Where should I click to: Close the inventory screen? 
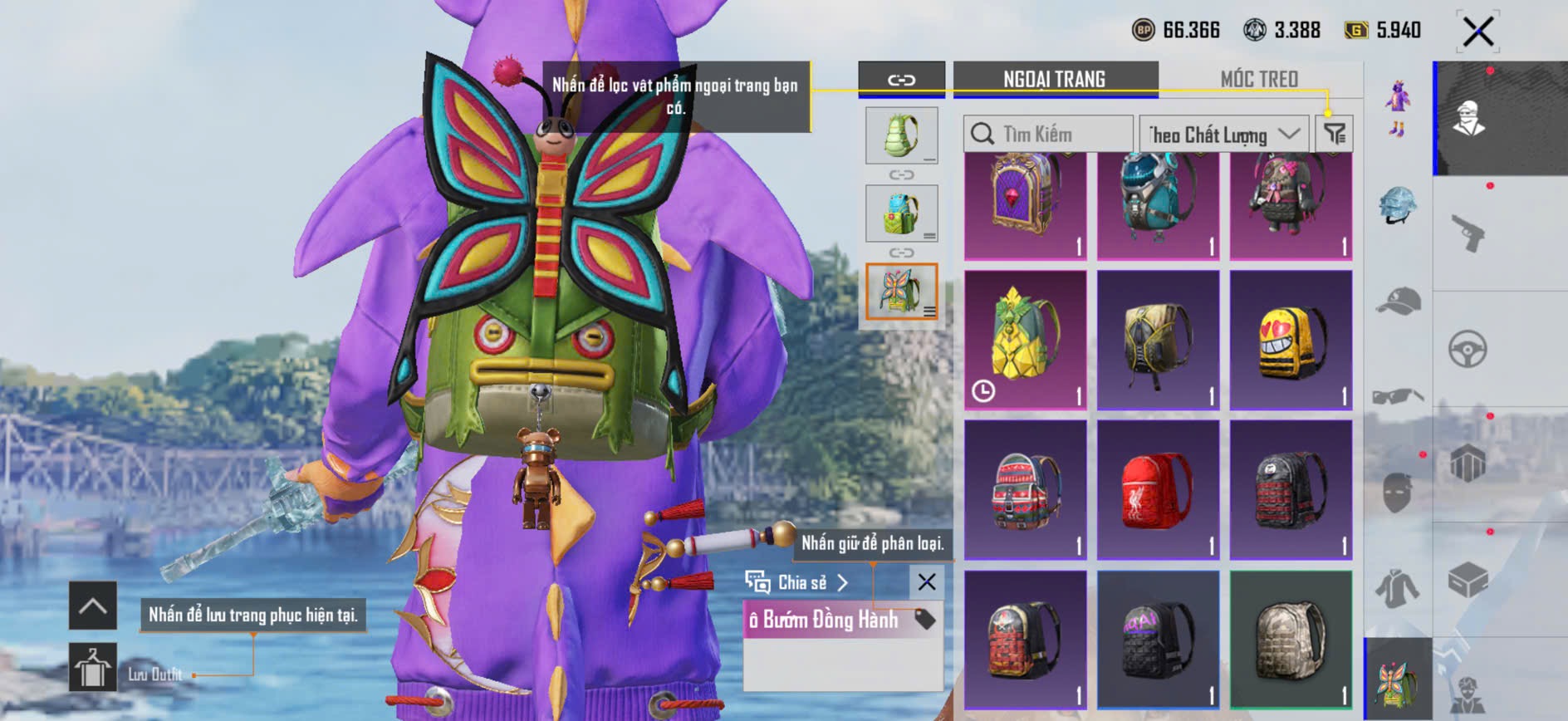click(x=1478, y=32)
